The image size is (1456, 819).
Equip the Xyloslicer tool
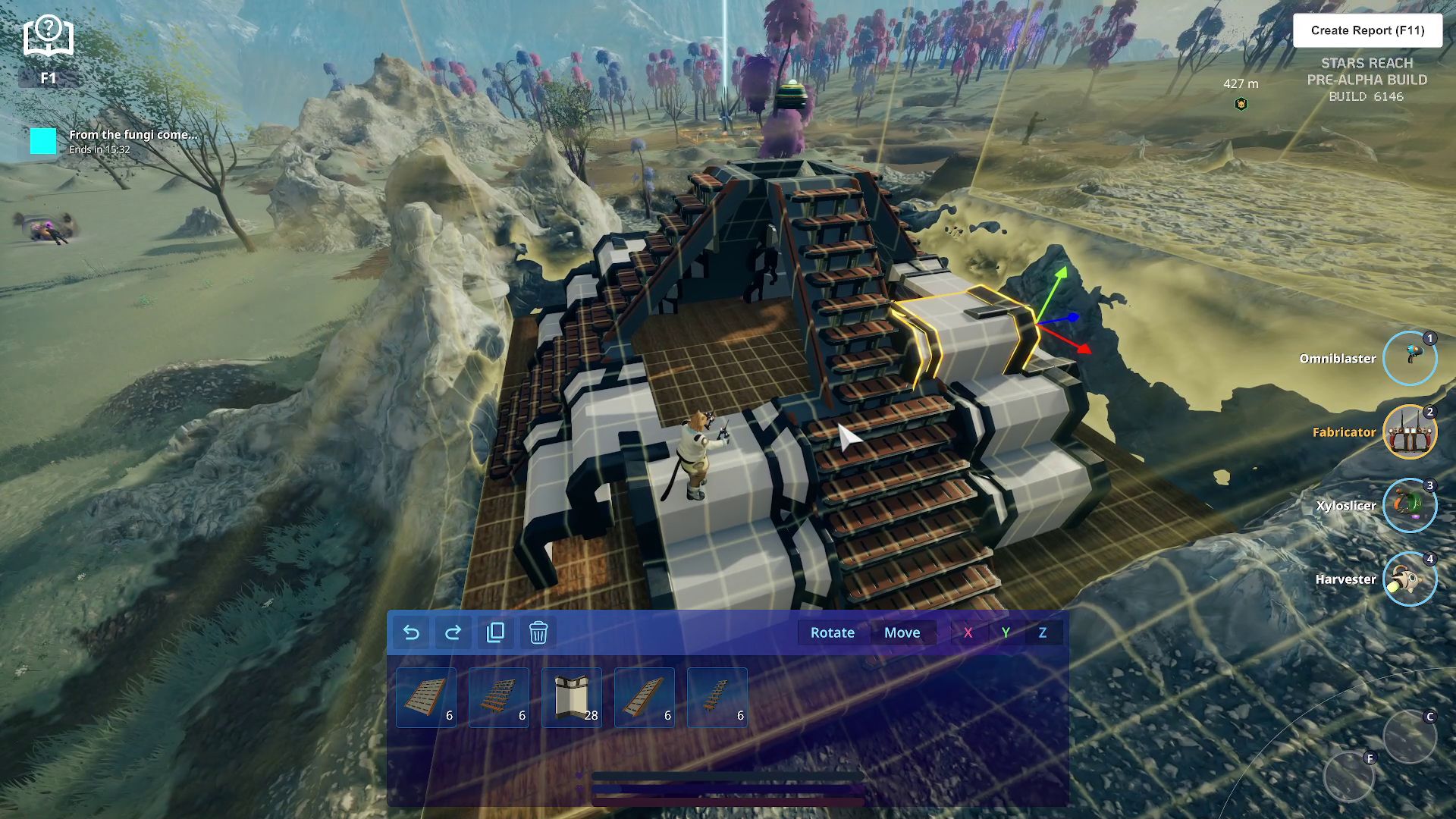[x=1409, y=505]
